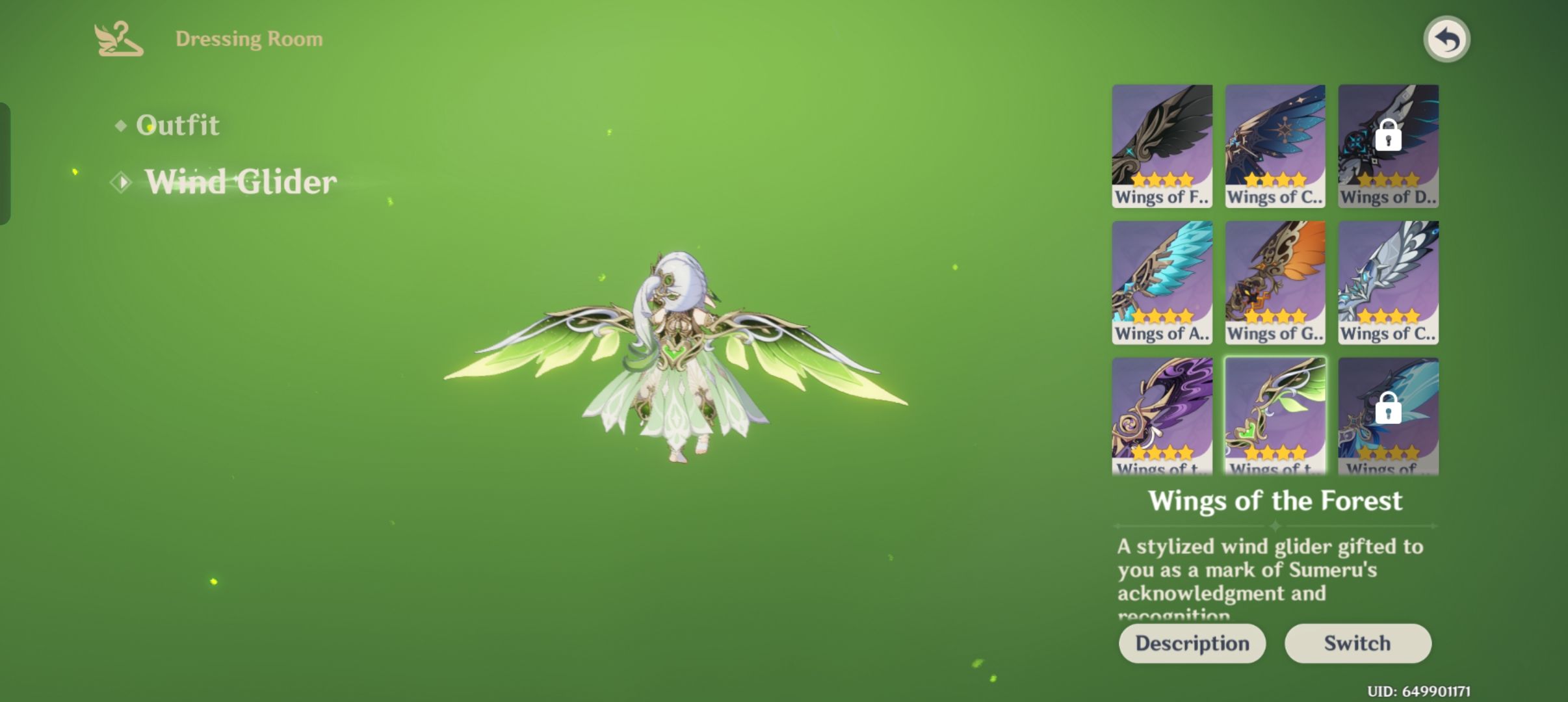This screenshot has width=1568, height=702.
Task: Open the Description for Wings of the Forest
Action: tap(1192, 643)
